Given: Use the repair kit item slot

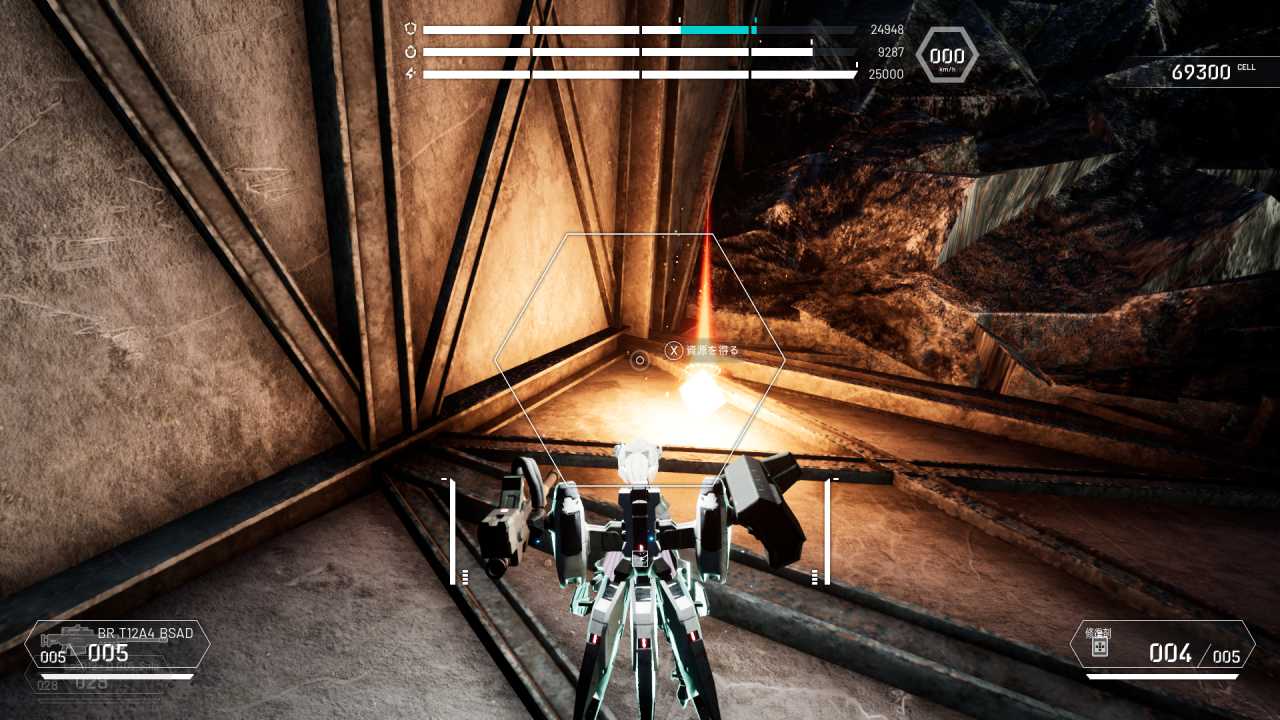Looking at the screenshot, I should (x=1162, y=645).
